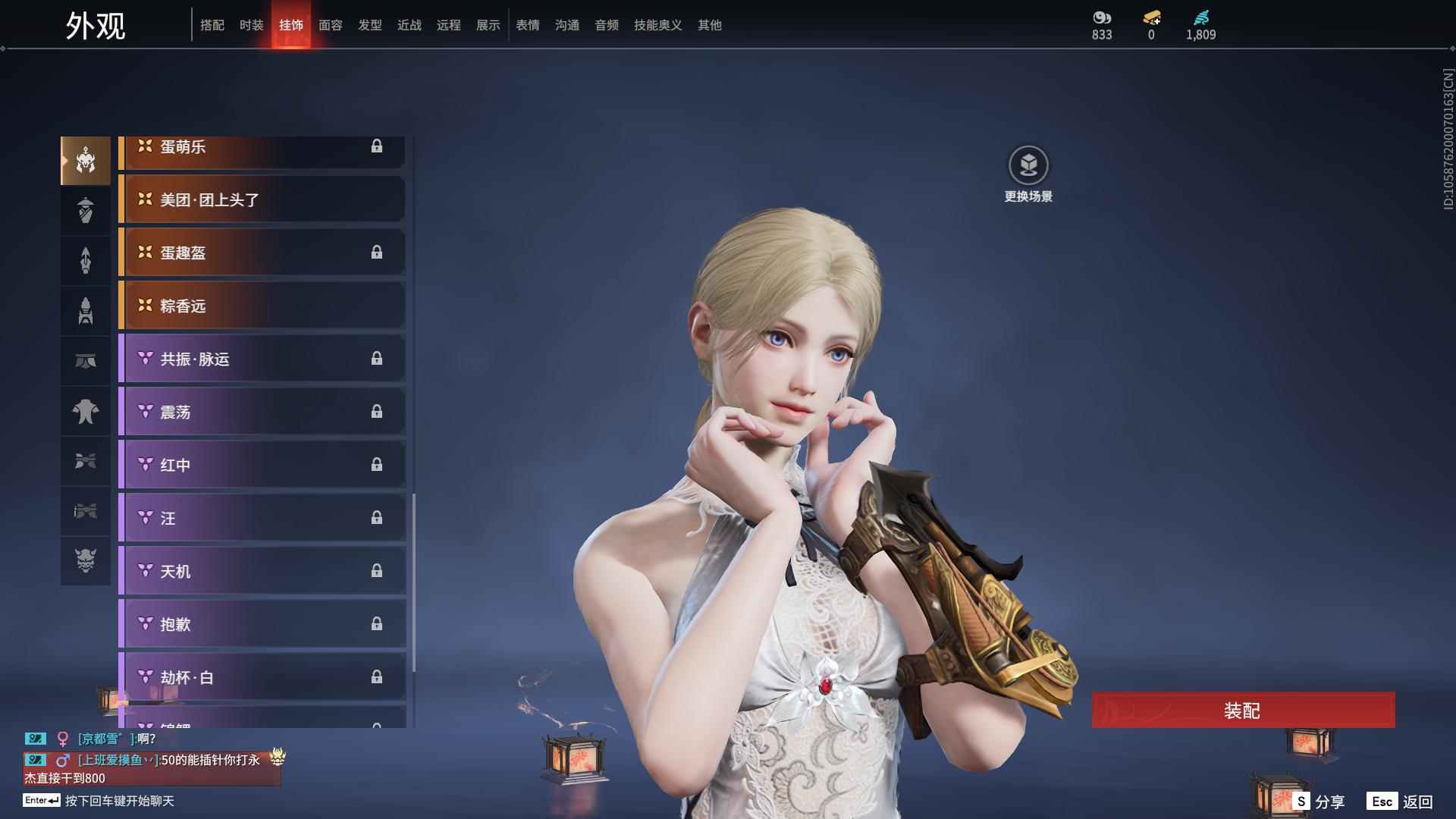Switch to the 搭配 tab
Image resolution: width=1456 pixels, height=819 pixels.
(x=212, y=25)
